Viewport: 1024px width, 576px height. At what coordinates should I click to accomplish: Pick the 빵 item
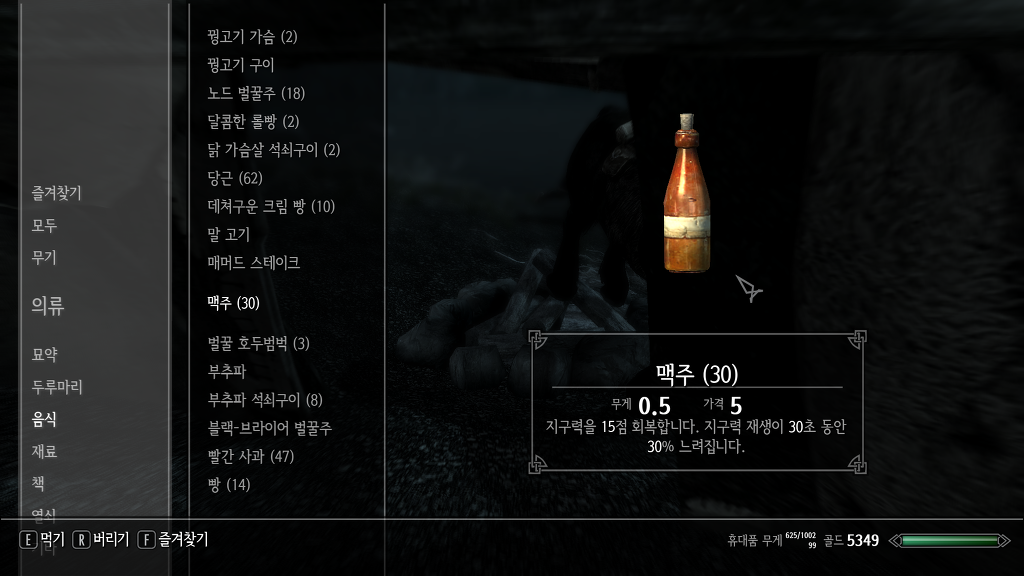click(228, 485)
